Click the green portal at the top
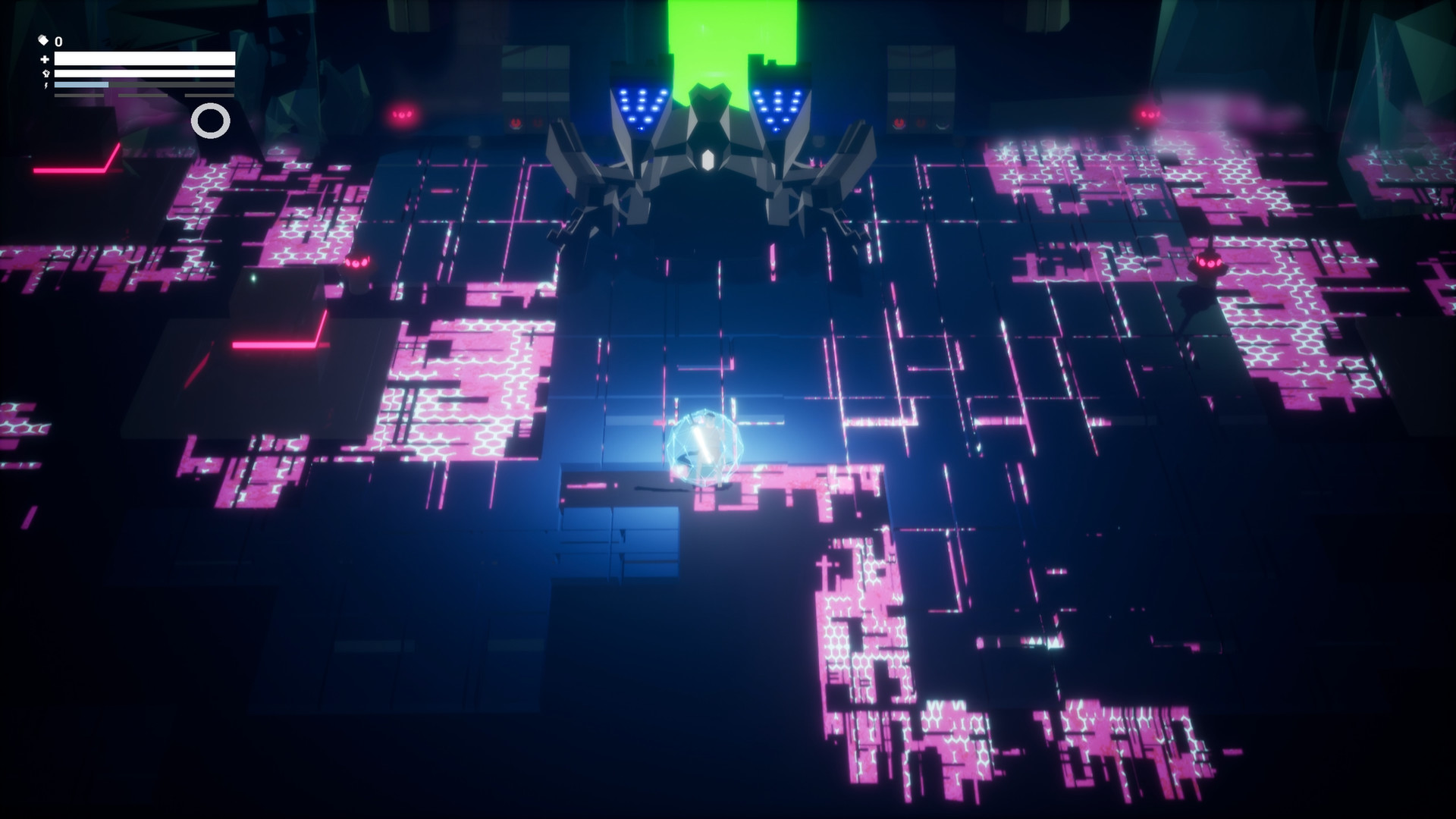Image resolution: width=1456 pixels, height=819 pixels. click(731, 30)
